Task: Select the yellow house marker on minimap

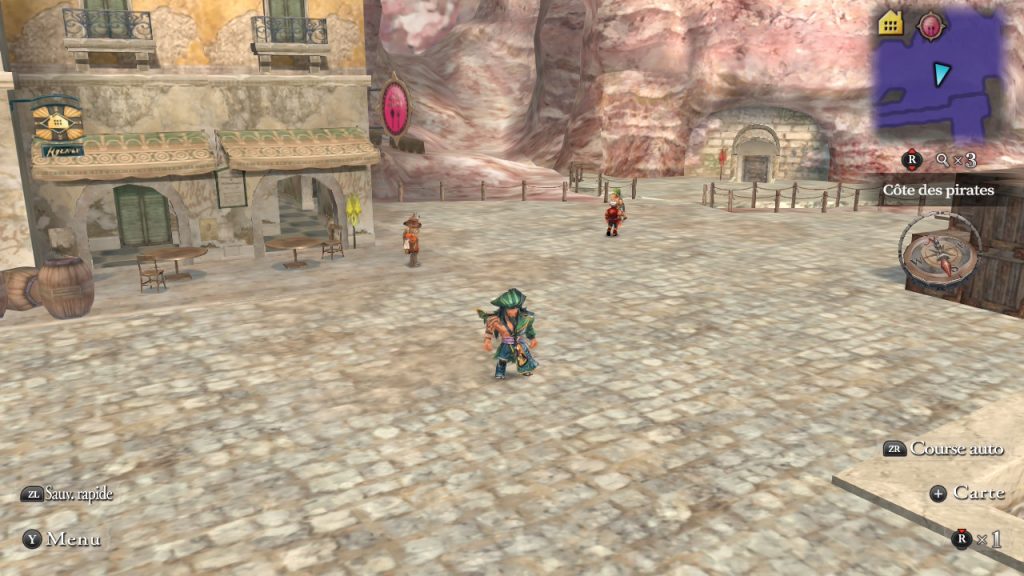Action: click(890, 23)
